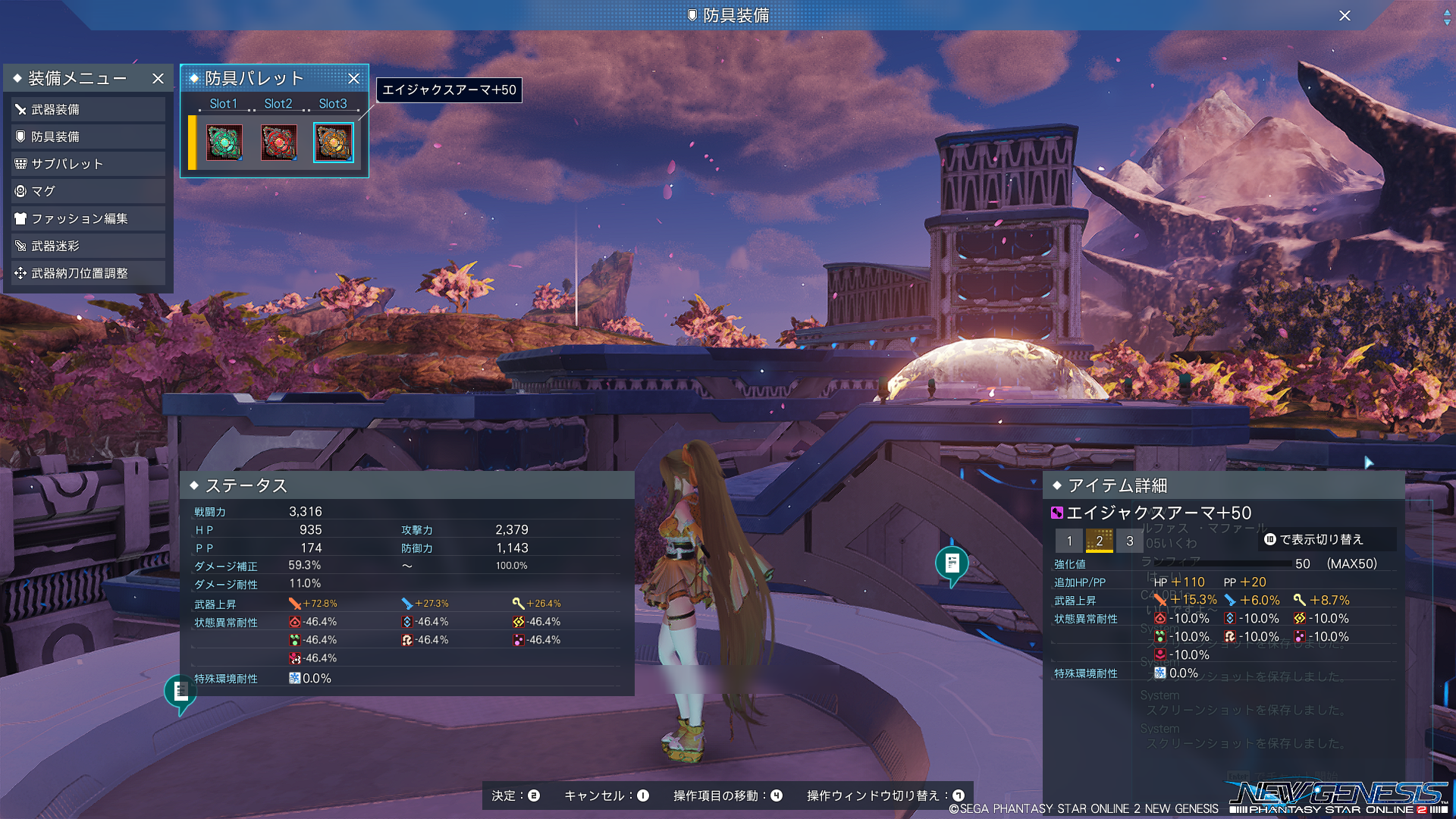Viewport: 1456px width, 819px height.
Task: Open the 武器装備 weapon equipment menu
Action: (87, 110)
